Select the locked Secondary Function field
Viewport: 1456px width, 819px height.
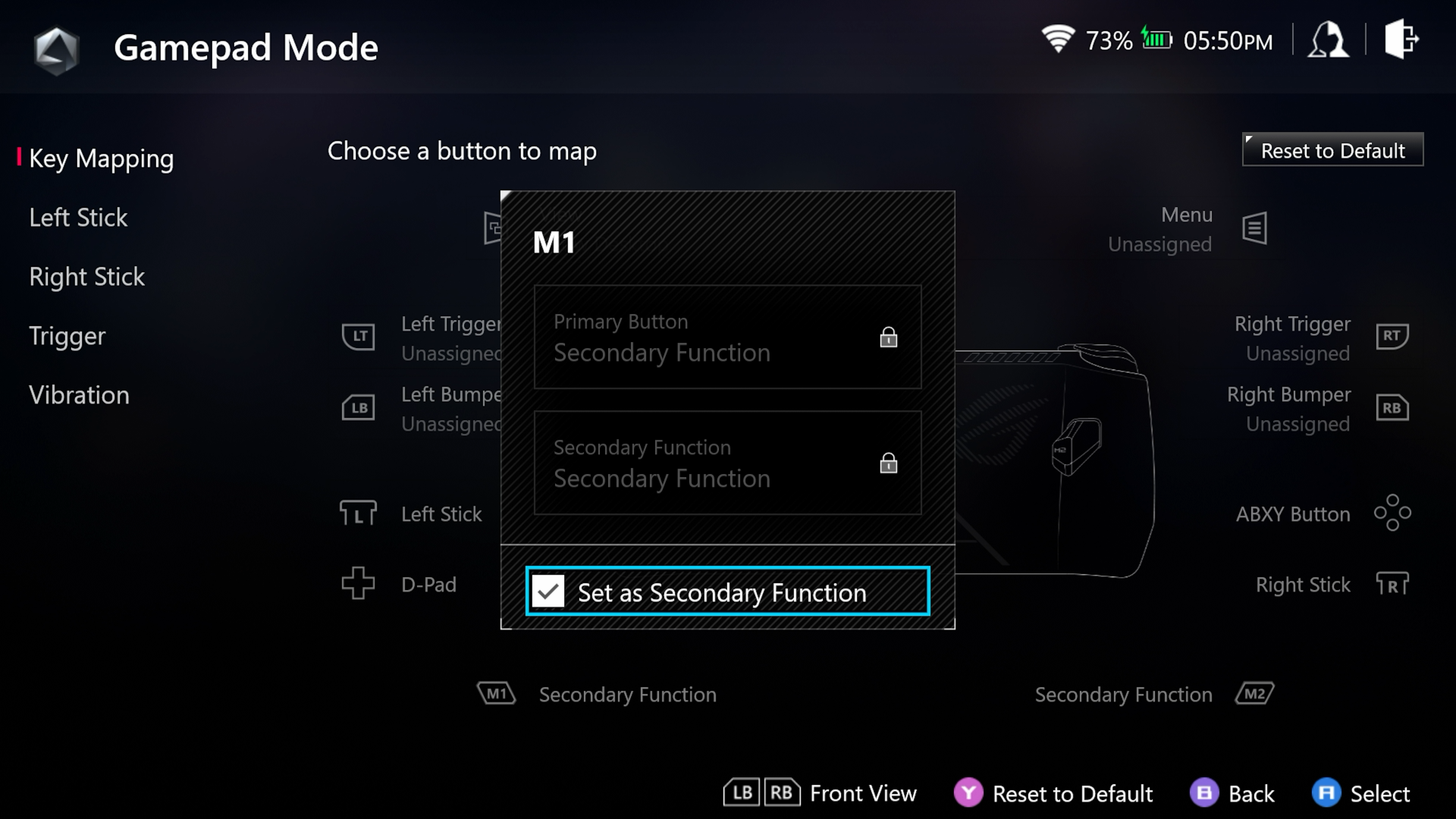pyautogui.click(x=727, y=463)
